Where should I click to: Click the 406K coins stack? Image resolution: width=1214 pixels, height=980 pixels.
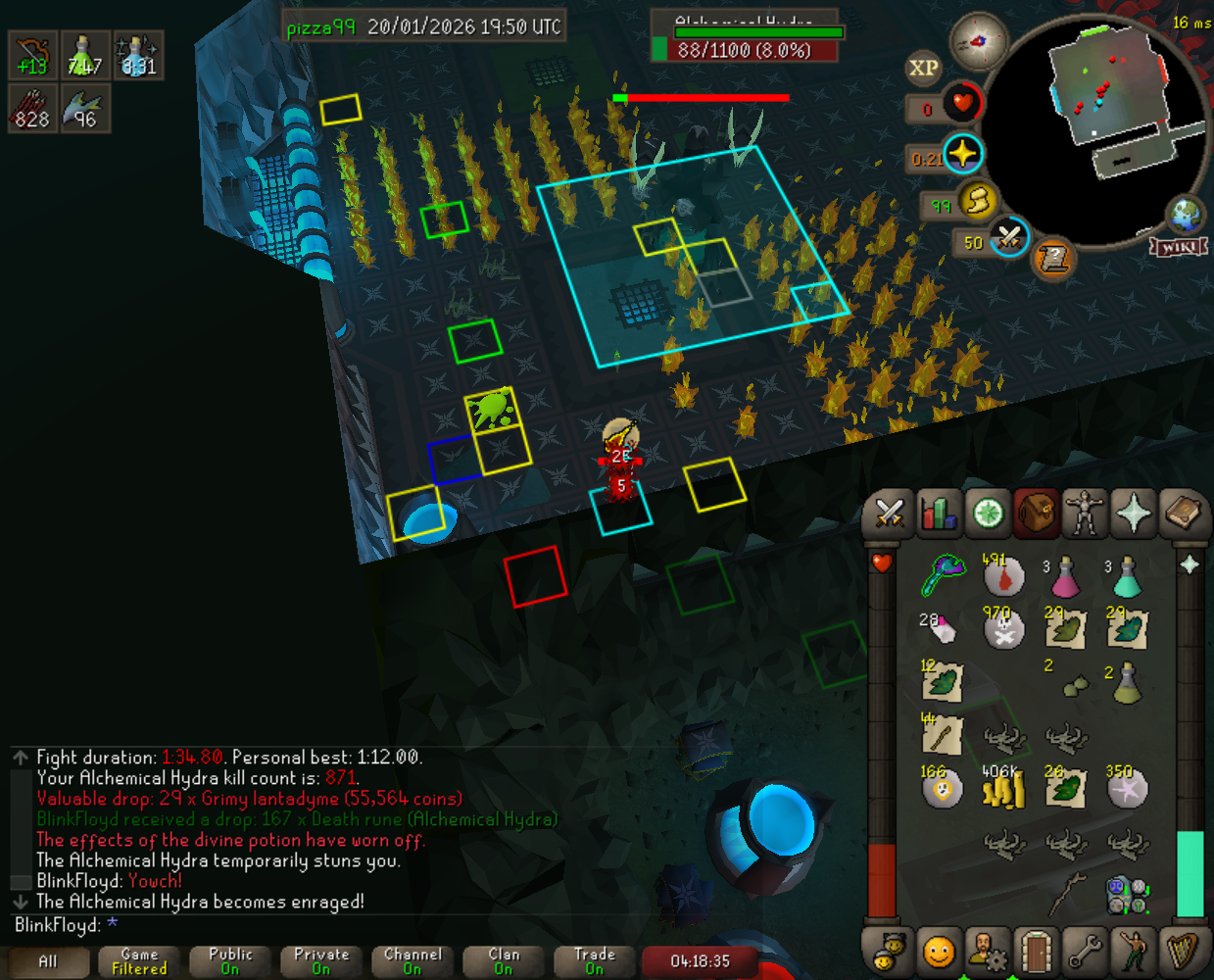tap(1003, 789)
